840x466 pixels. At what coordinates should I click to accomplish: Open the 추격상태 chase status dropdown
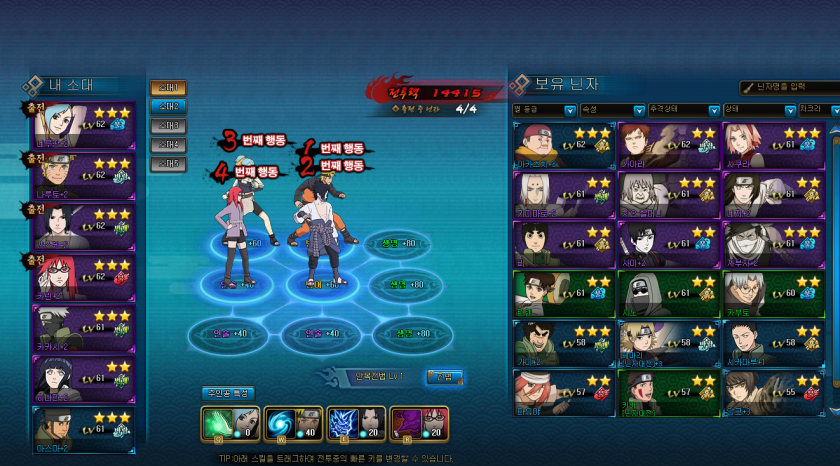679,110
